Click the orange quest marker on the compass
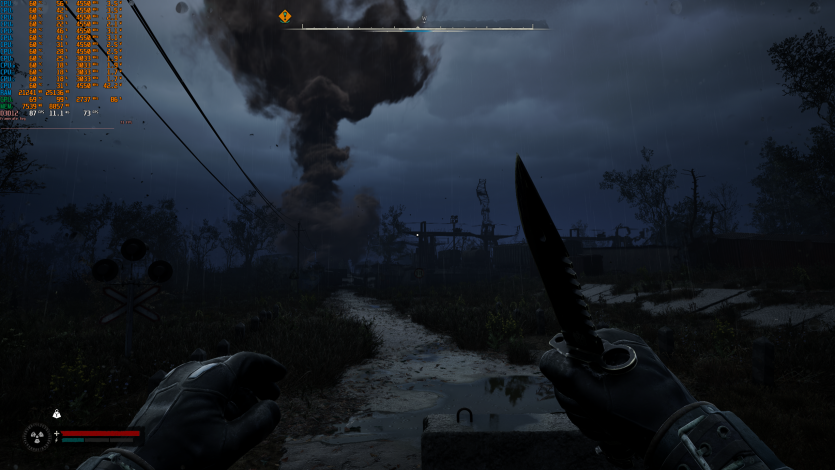835x470 pixels. pyautogui.click(x=285, y=16)
